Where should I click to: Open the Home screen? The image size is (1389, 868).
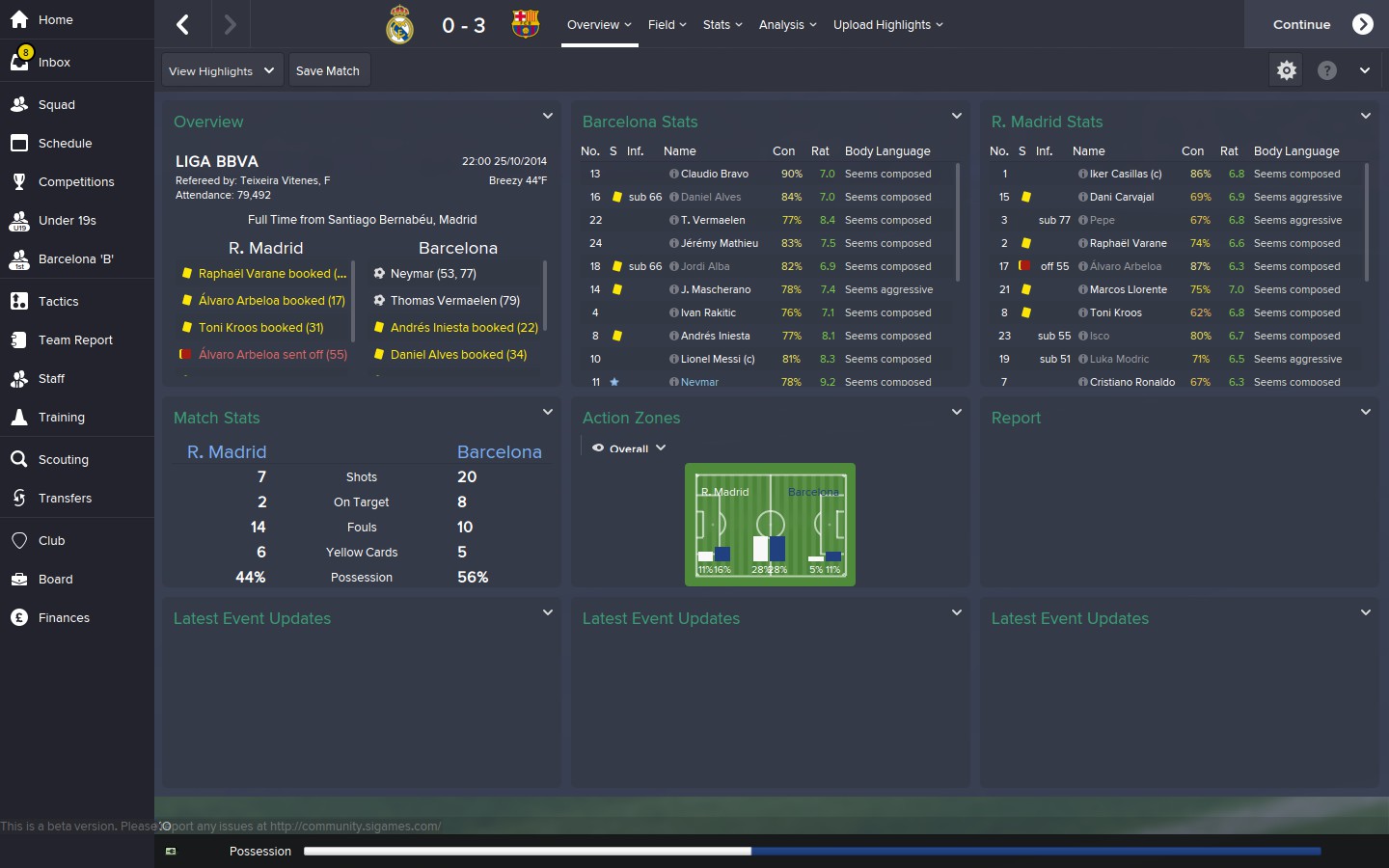click(55, 19)
